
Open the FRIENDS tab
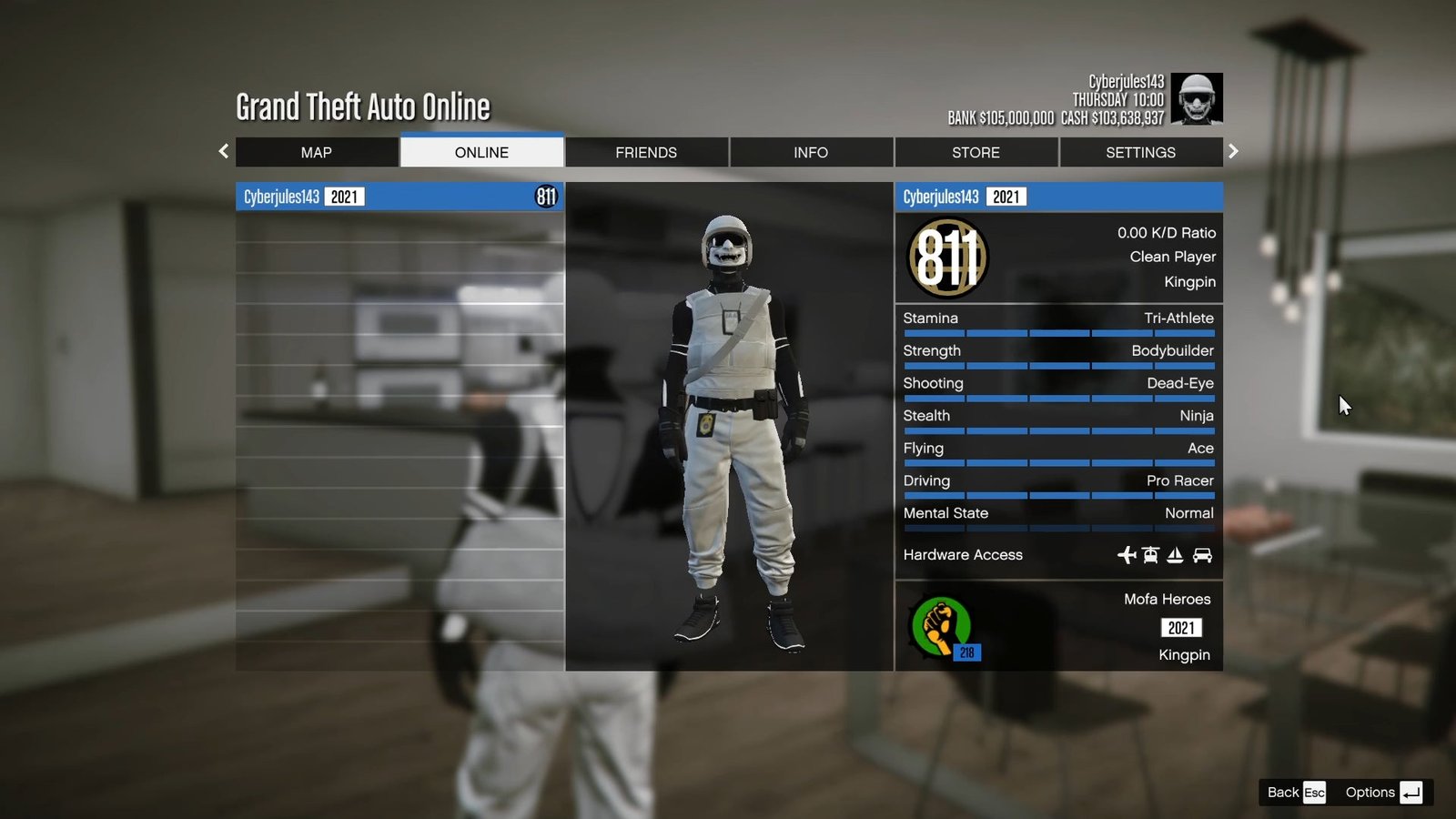click(646, 153)
